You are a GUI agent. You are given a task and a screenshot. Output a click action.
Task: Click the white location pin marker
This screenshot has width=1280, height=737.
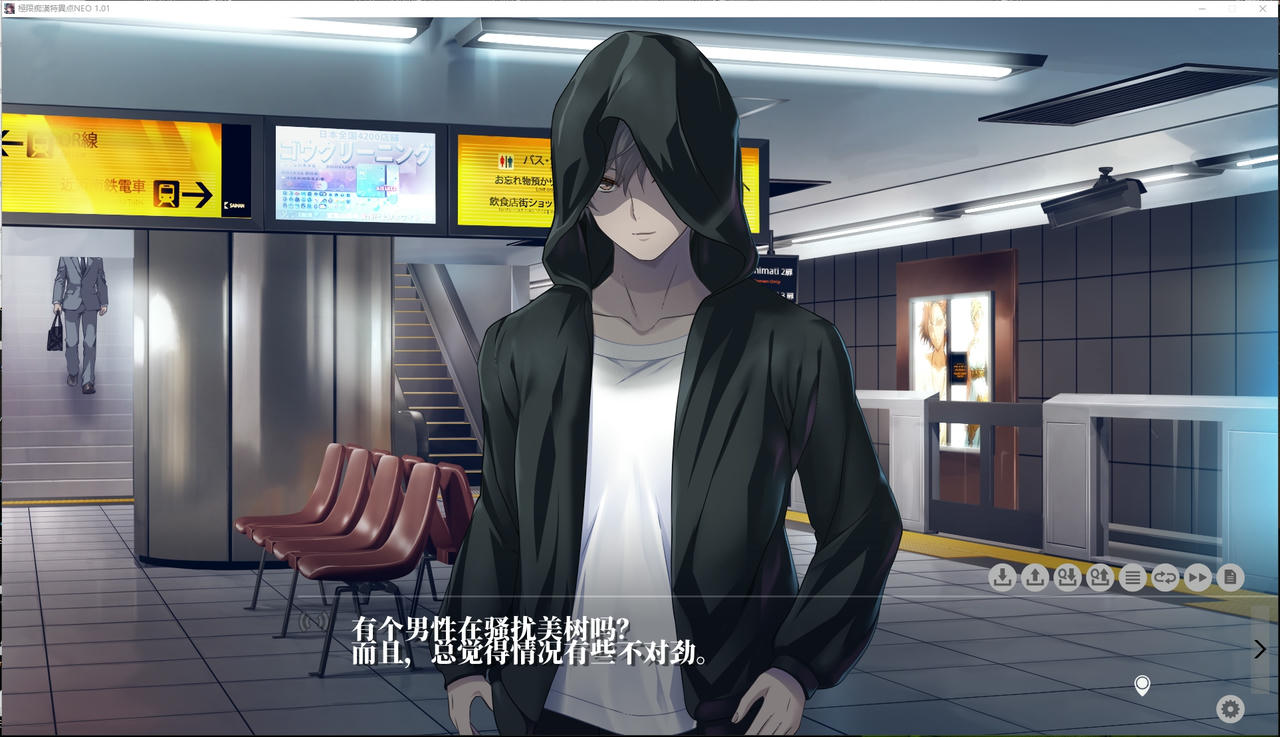pyautogui.click(x=1142, y=686)
